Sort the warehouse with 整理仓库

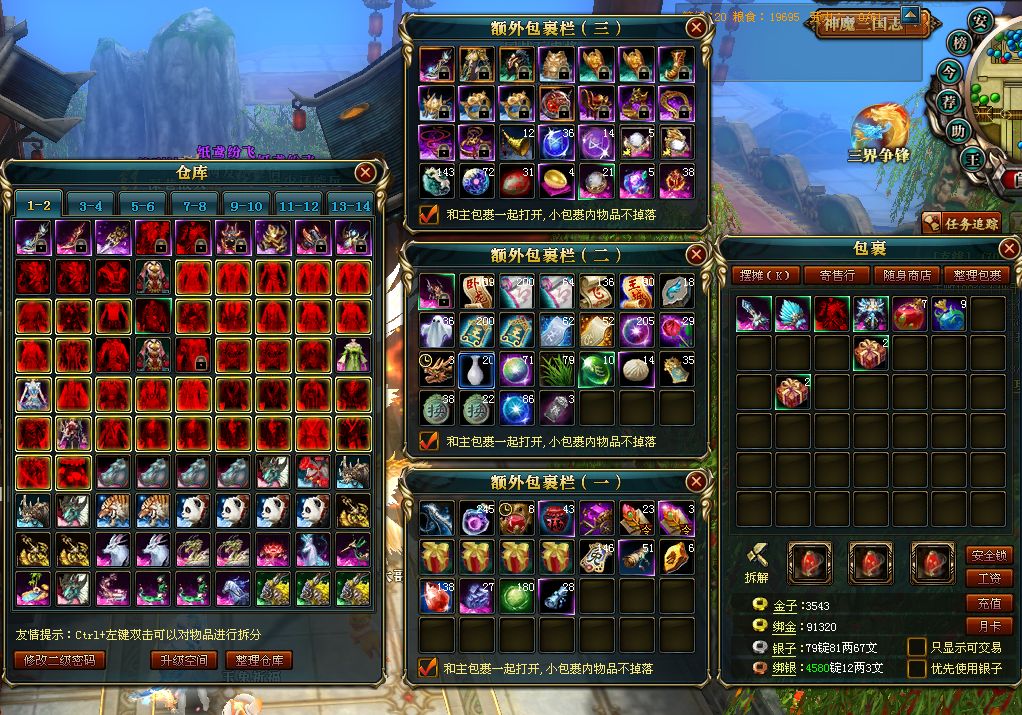[x=259, y=660]
